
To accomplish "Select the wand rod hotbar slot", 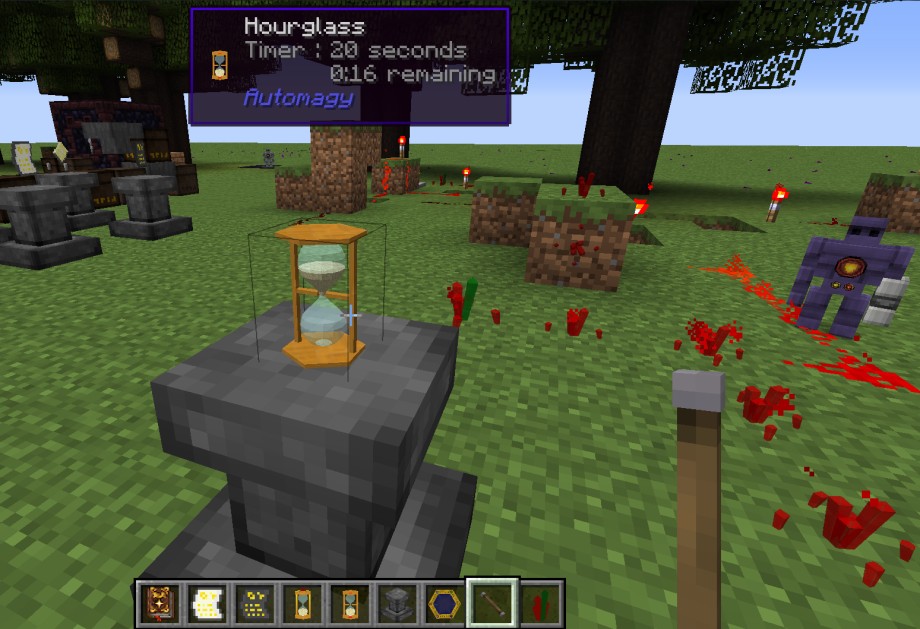I will [492, 603].
